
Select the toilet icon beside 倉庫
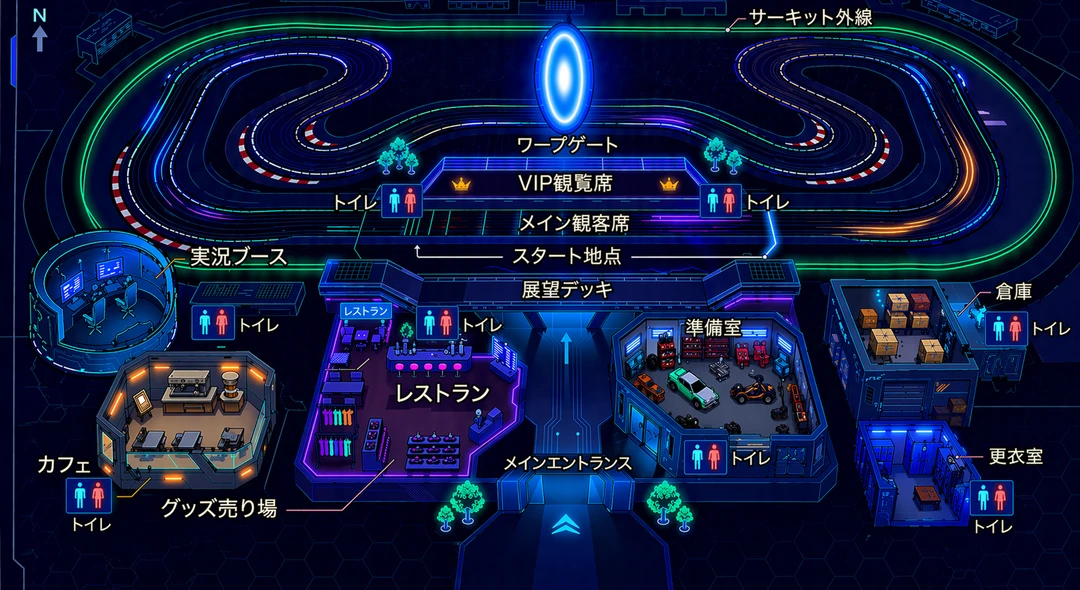click(1004, 327)
